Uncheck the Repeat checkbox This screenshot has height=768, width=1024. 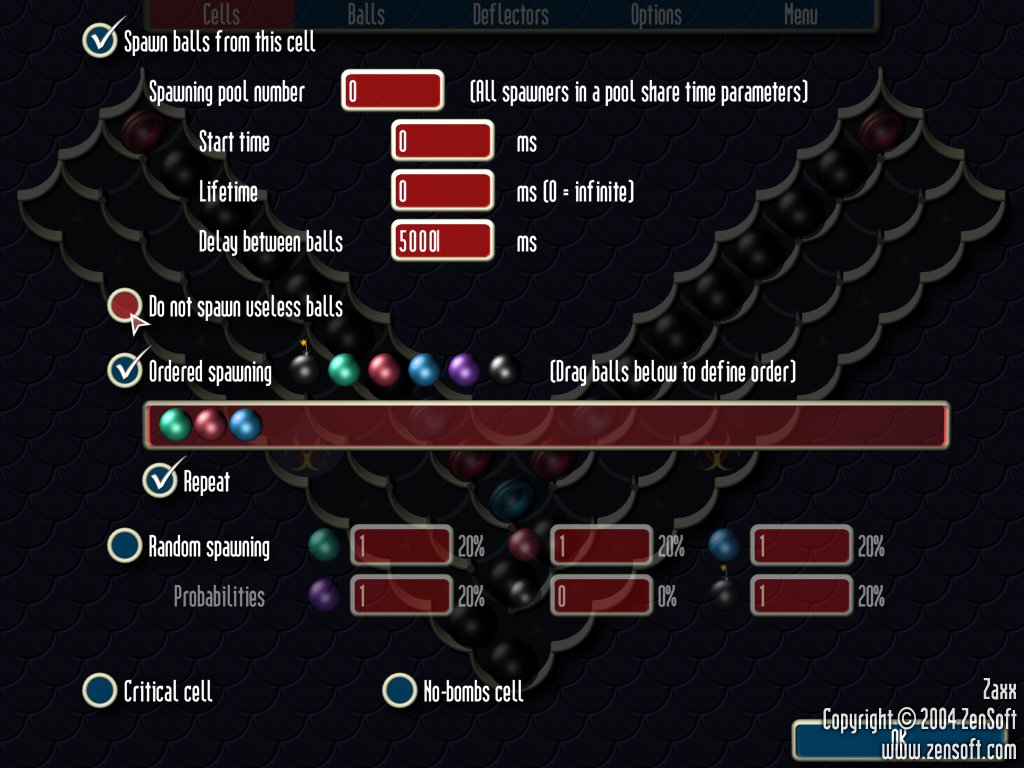(159, 480)
